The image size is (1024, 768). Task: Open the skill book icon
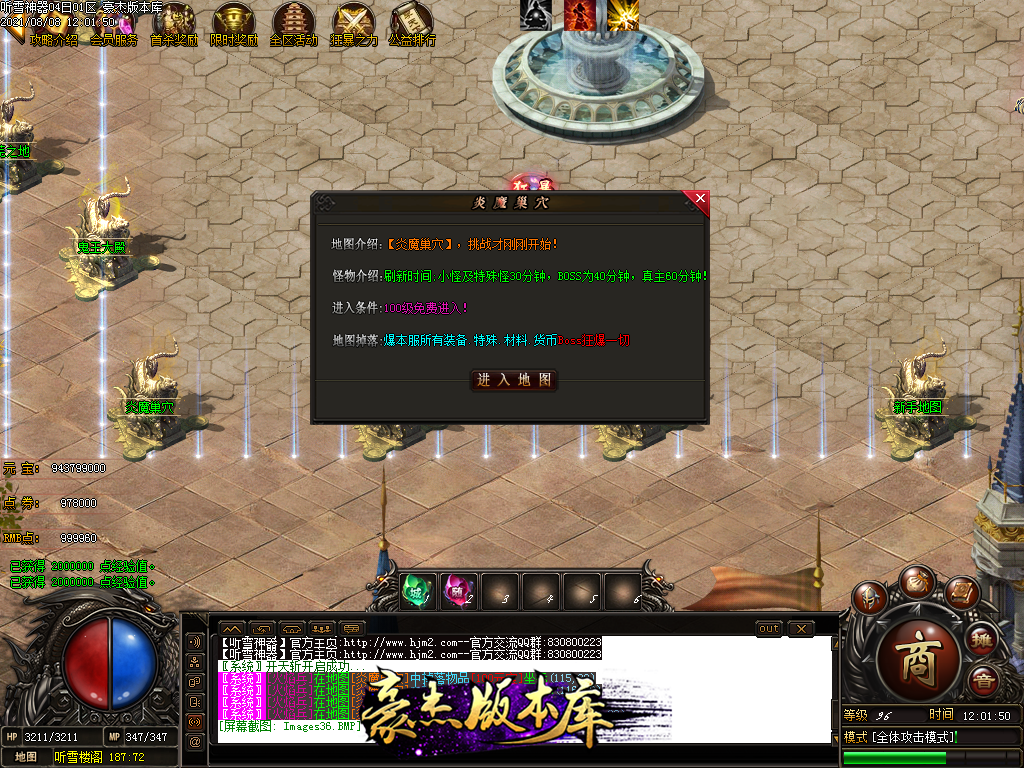tap(962, 593)
